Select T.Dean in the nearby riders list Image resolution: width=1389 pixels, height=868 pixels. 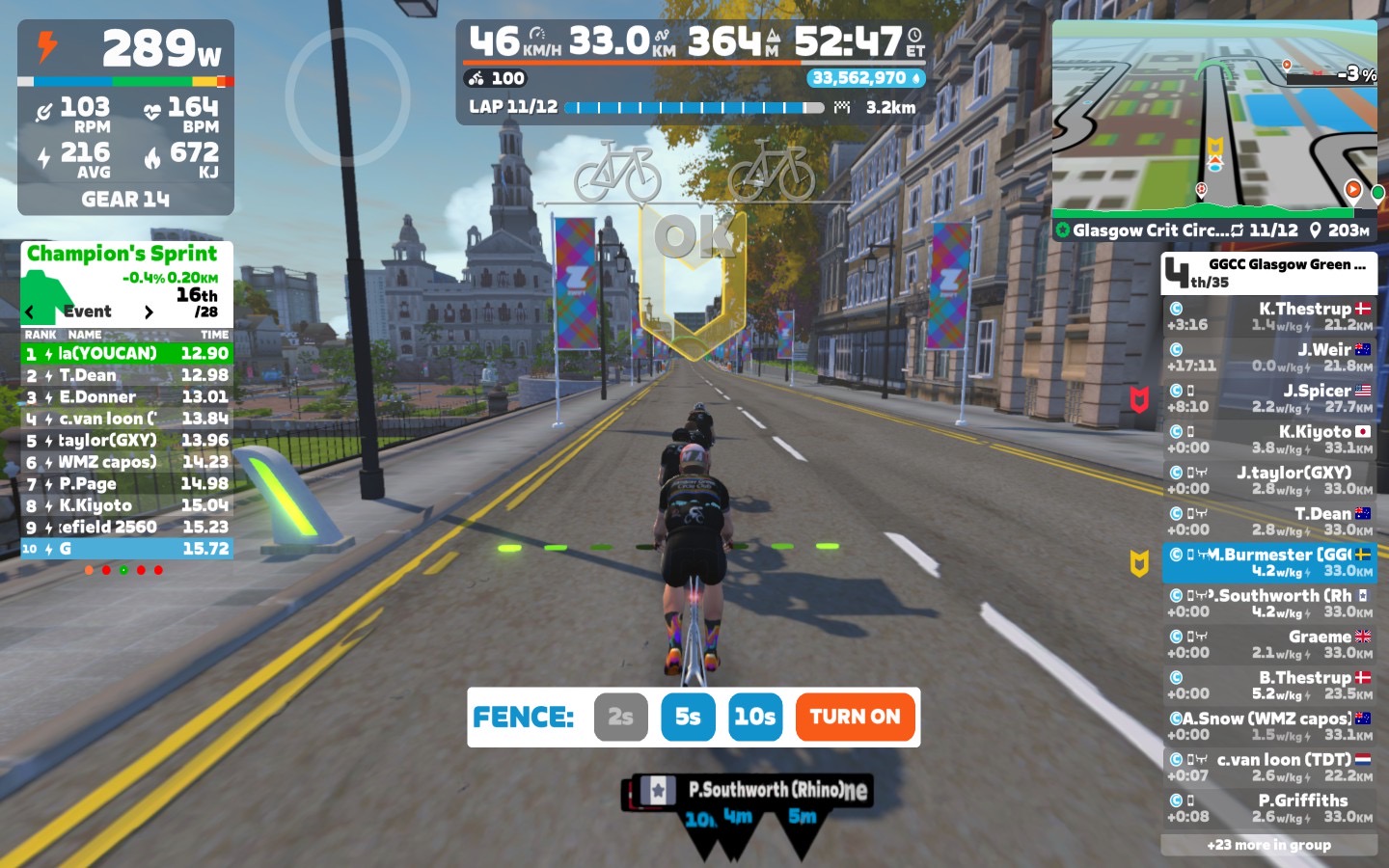coord(1268,521)
